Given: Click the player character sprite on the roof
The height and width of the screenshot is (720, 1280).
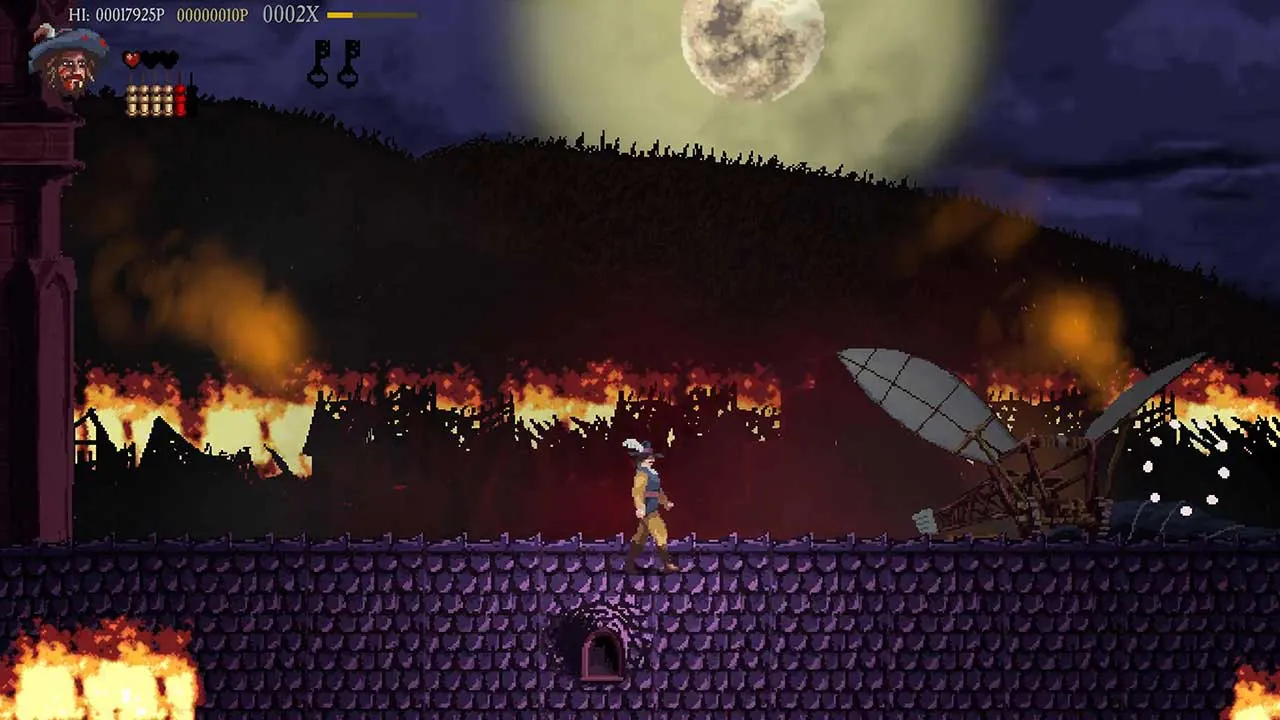Looking at the screenshot, I should 651,500.
